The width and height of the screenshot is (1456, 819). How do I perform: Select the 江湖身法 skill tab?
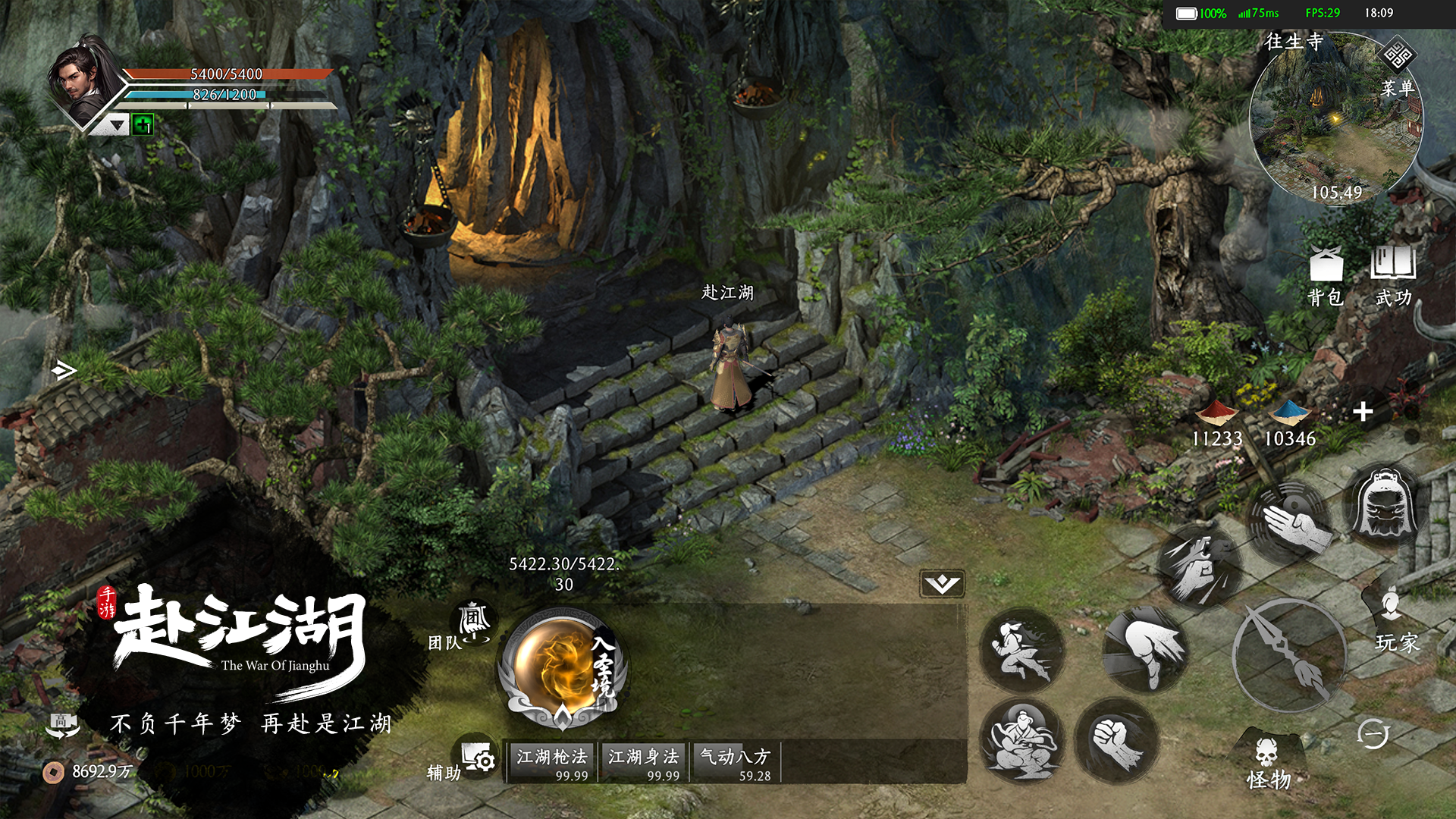pyautogui.click(x=644, y=762)
